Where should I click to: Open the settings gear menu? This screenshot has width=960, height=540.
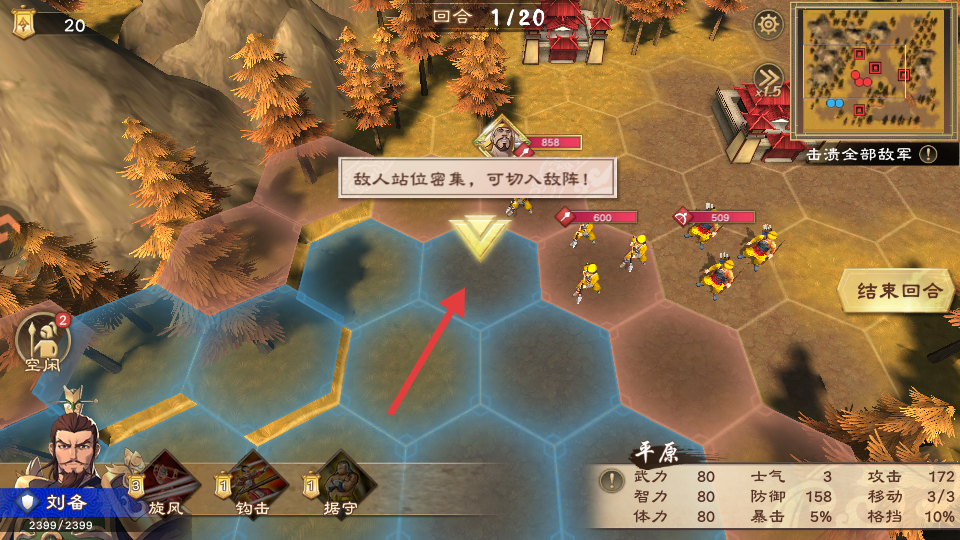tap(768, 23)
